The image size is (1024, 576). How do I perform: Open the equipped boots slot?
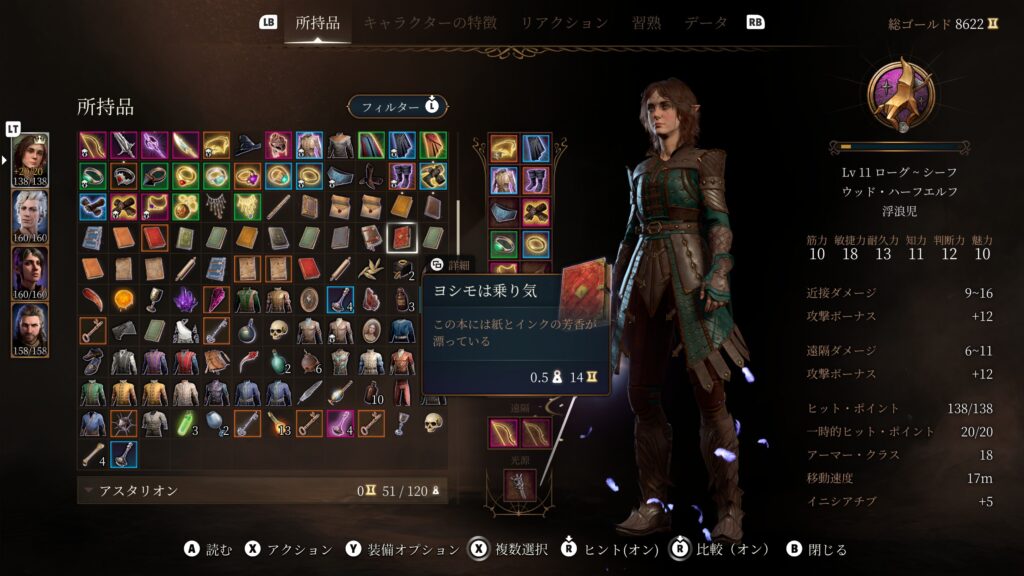pos(535,181)
